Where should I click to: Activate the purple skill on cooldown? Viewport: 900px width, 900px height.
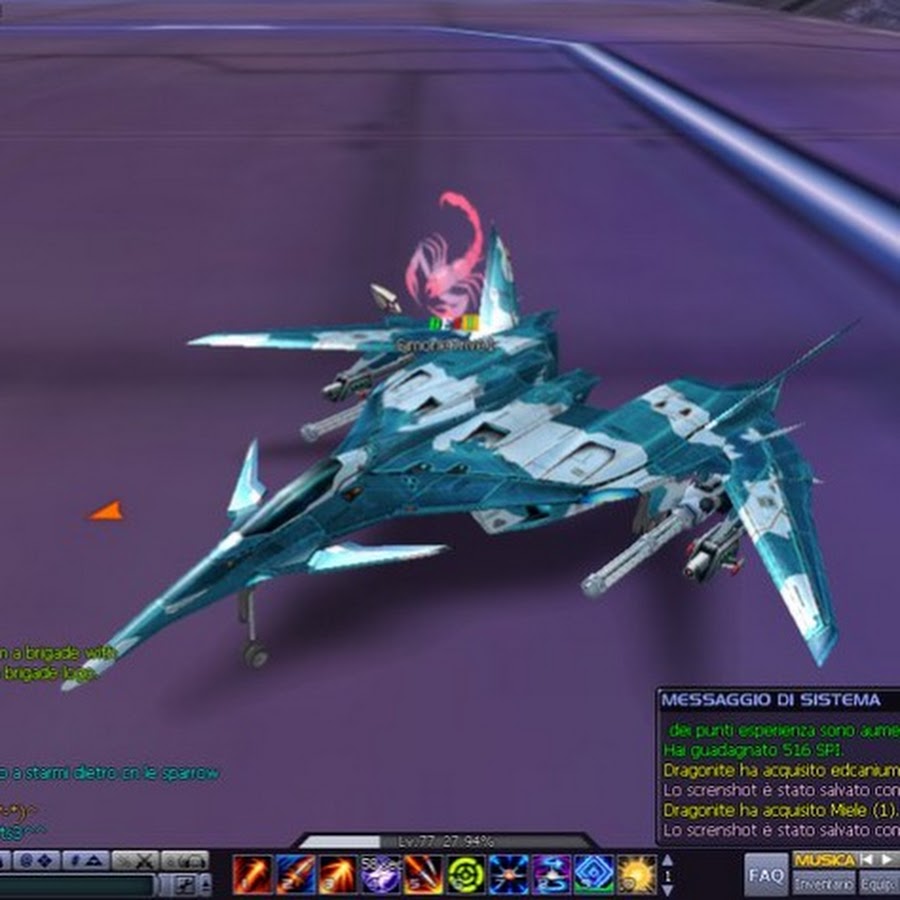point(381,874)
